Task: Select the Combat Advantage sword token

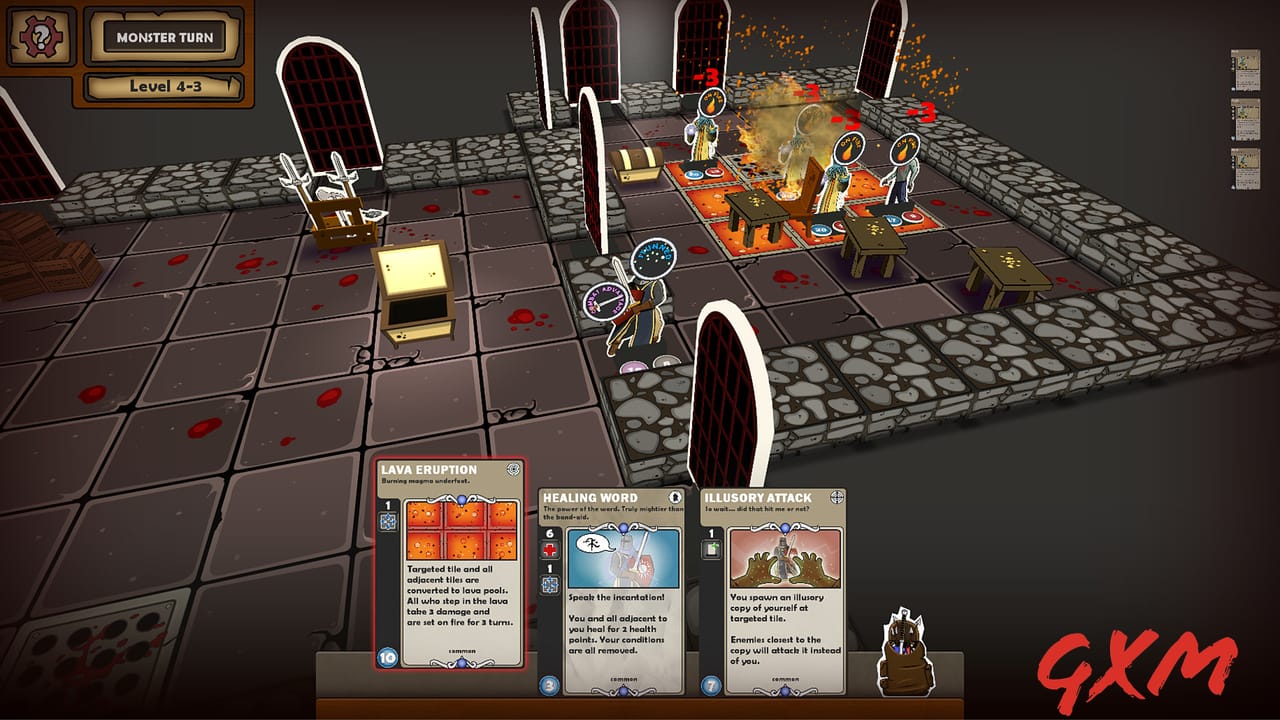Action: pos(606,303)
